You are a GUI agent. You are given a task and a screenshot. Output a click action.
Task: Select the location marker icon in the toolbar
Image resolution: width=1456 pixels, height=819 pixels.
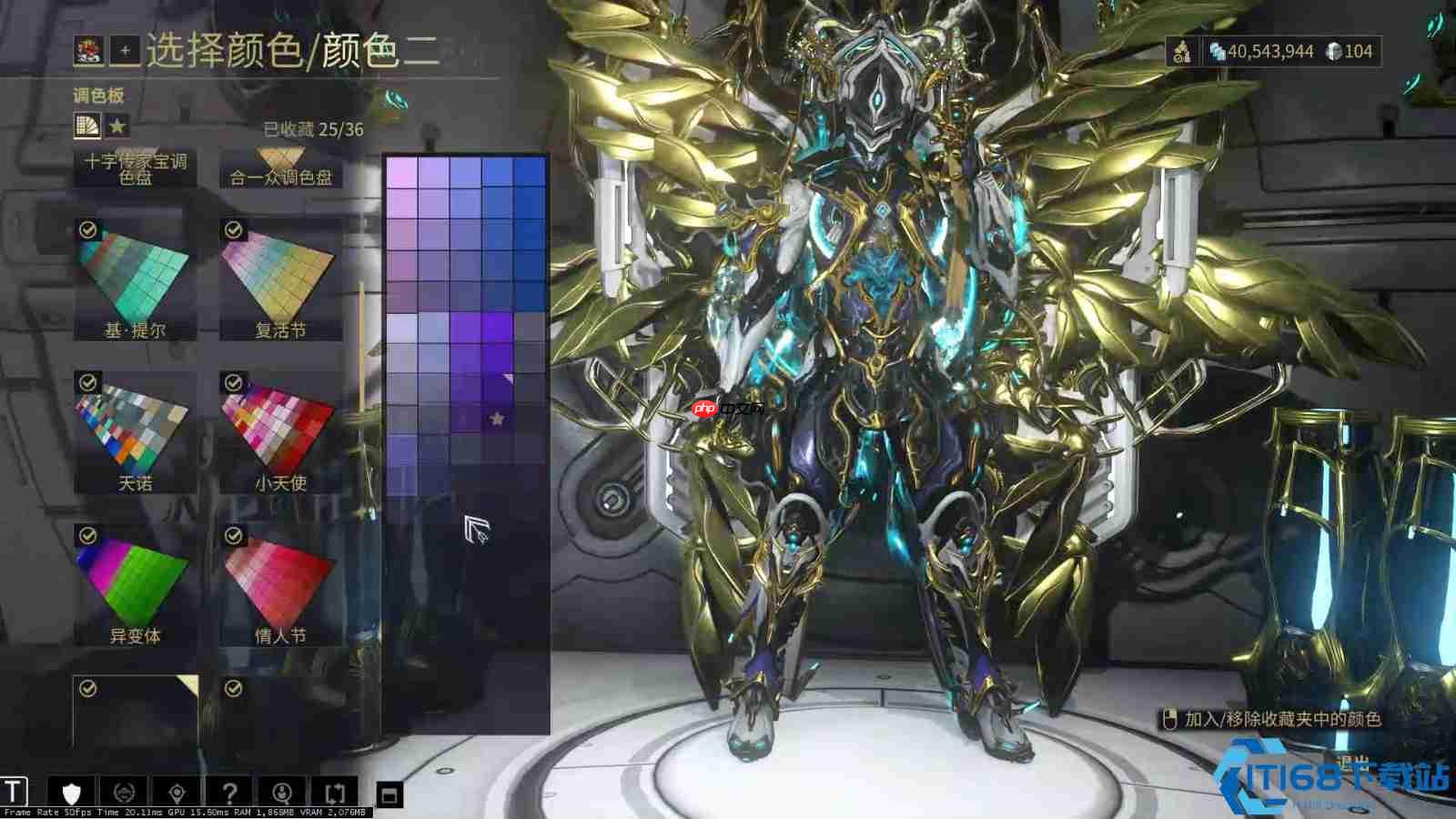coord(177,790)
